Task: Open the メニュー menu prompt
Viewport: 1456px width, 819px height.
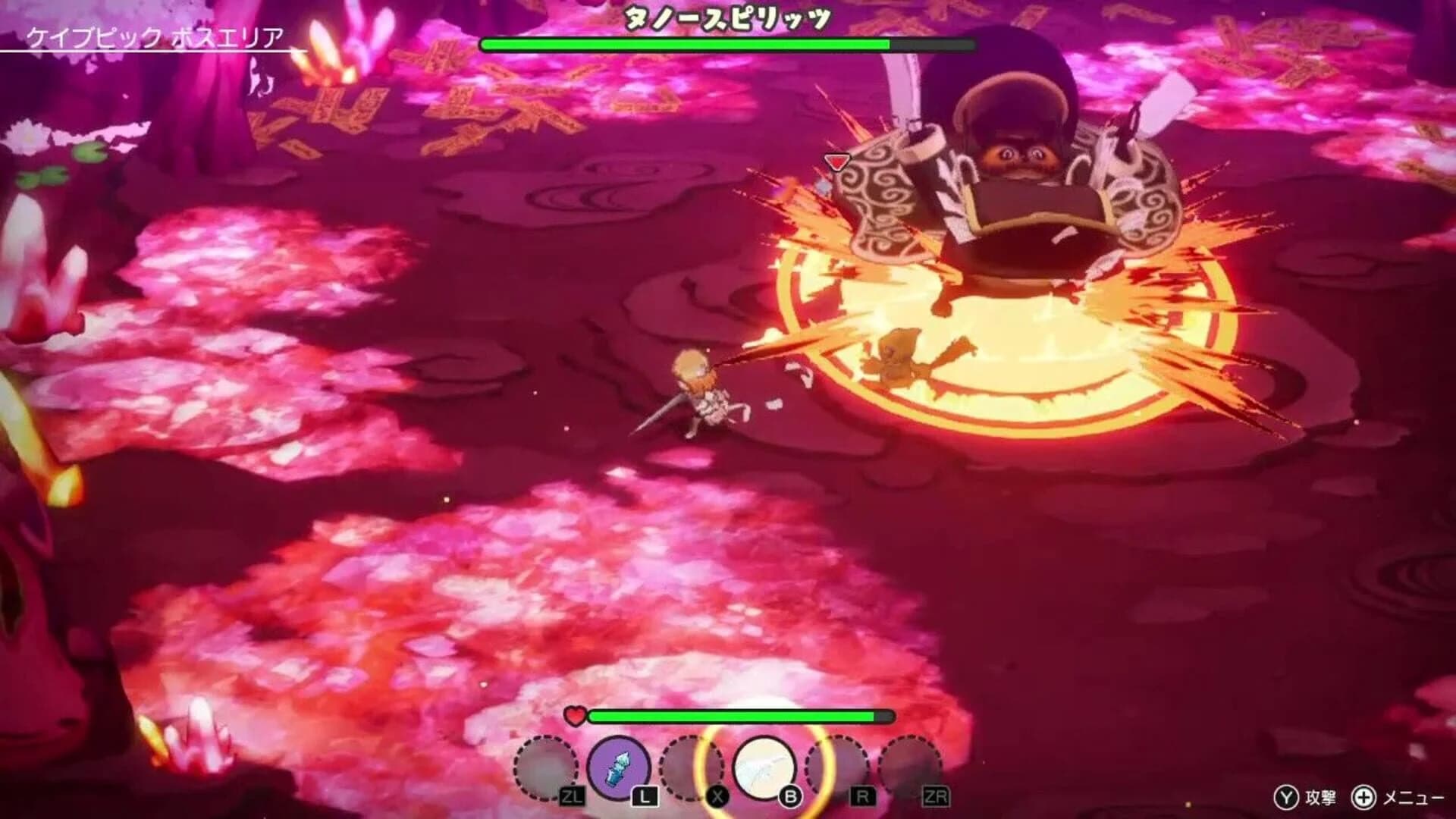Action: [x=1415, y=798]
